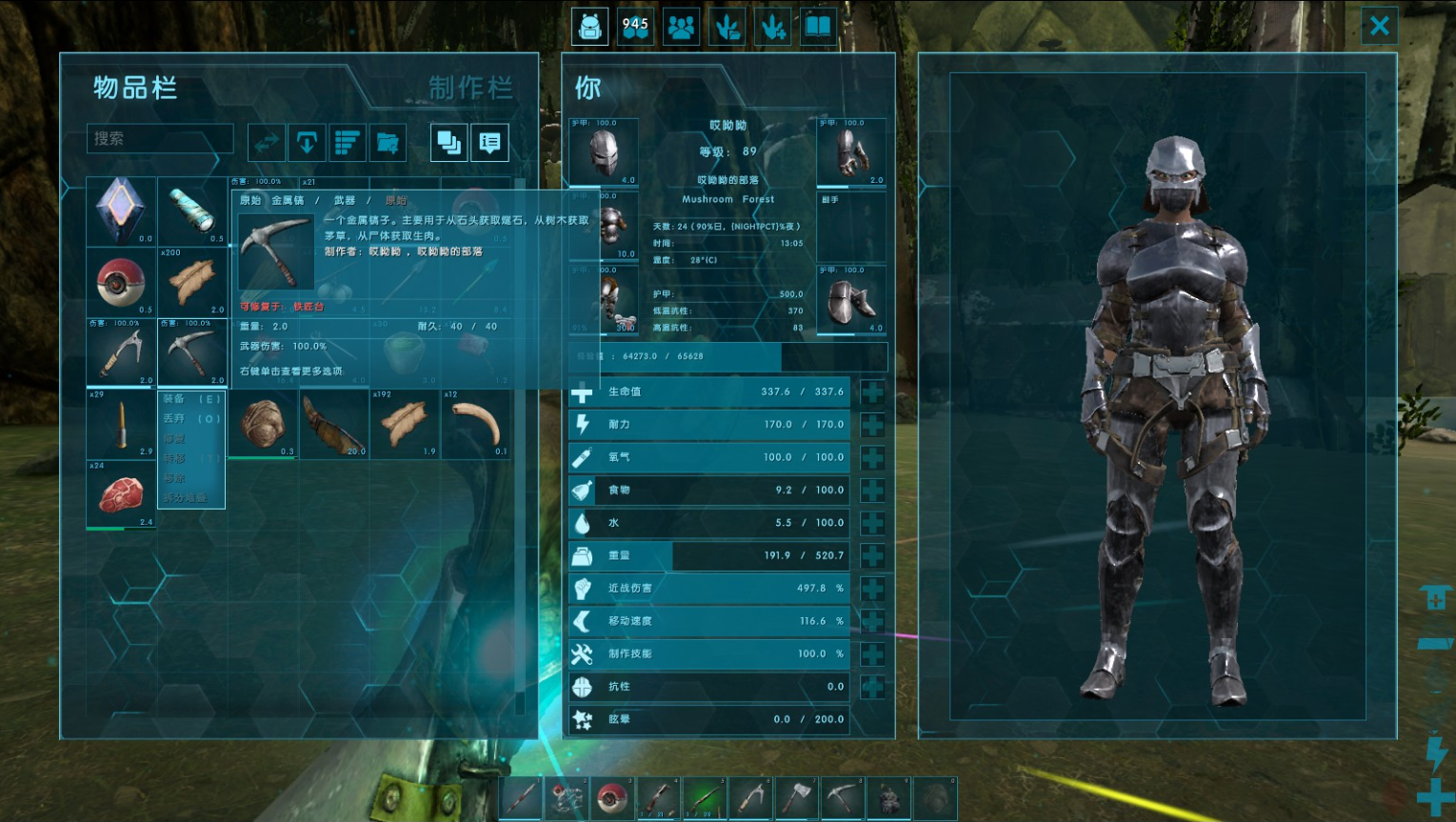Select the red and white ball in the inventory grid
Viewport: 1456px width, 822px height.
pos(121,282)
